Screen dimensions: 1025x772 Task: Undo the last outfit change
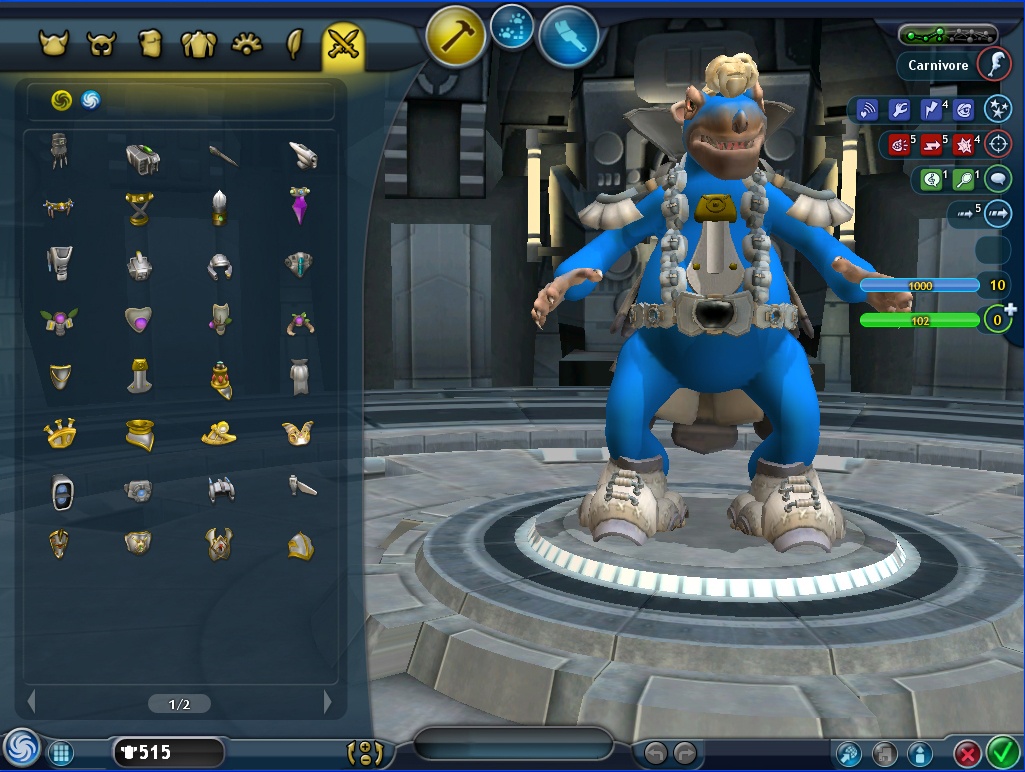pyautogui.click(x=656, y=752)
